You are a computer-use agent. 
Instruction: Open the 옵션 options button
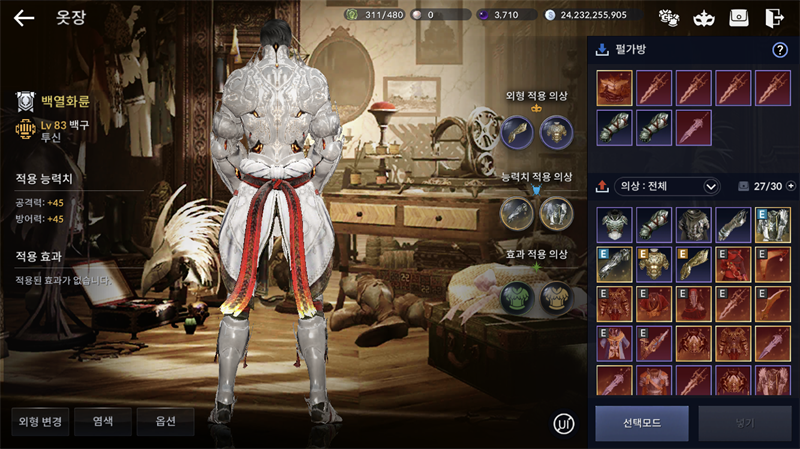(165, 421)
